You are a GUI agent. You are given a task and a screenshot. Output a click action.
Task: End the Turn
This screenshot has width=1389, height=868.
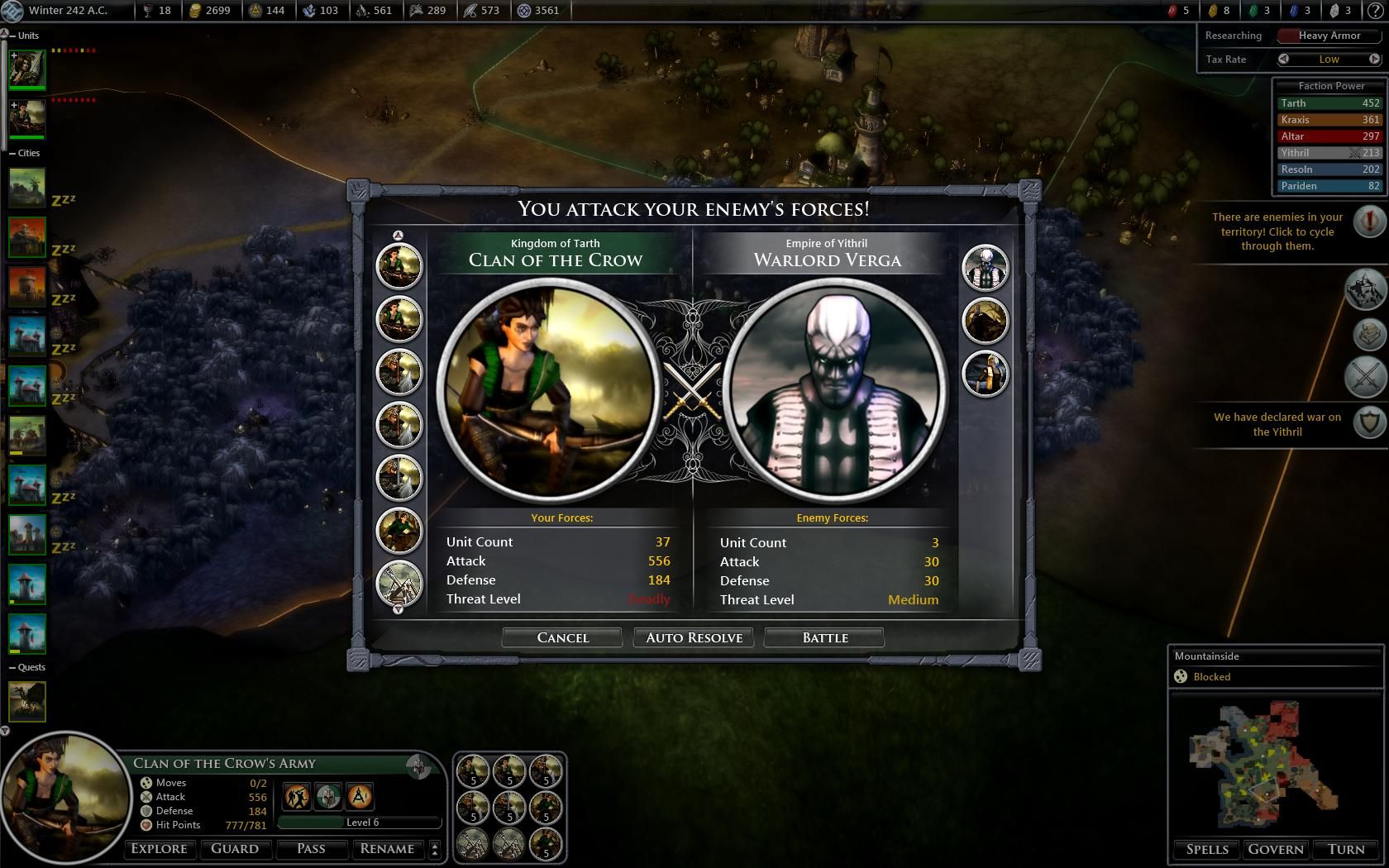pos(1346,849)
